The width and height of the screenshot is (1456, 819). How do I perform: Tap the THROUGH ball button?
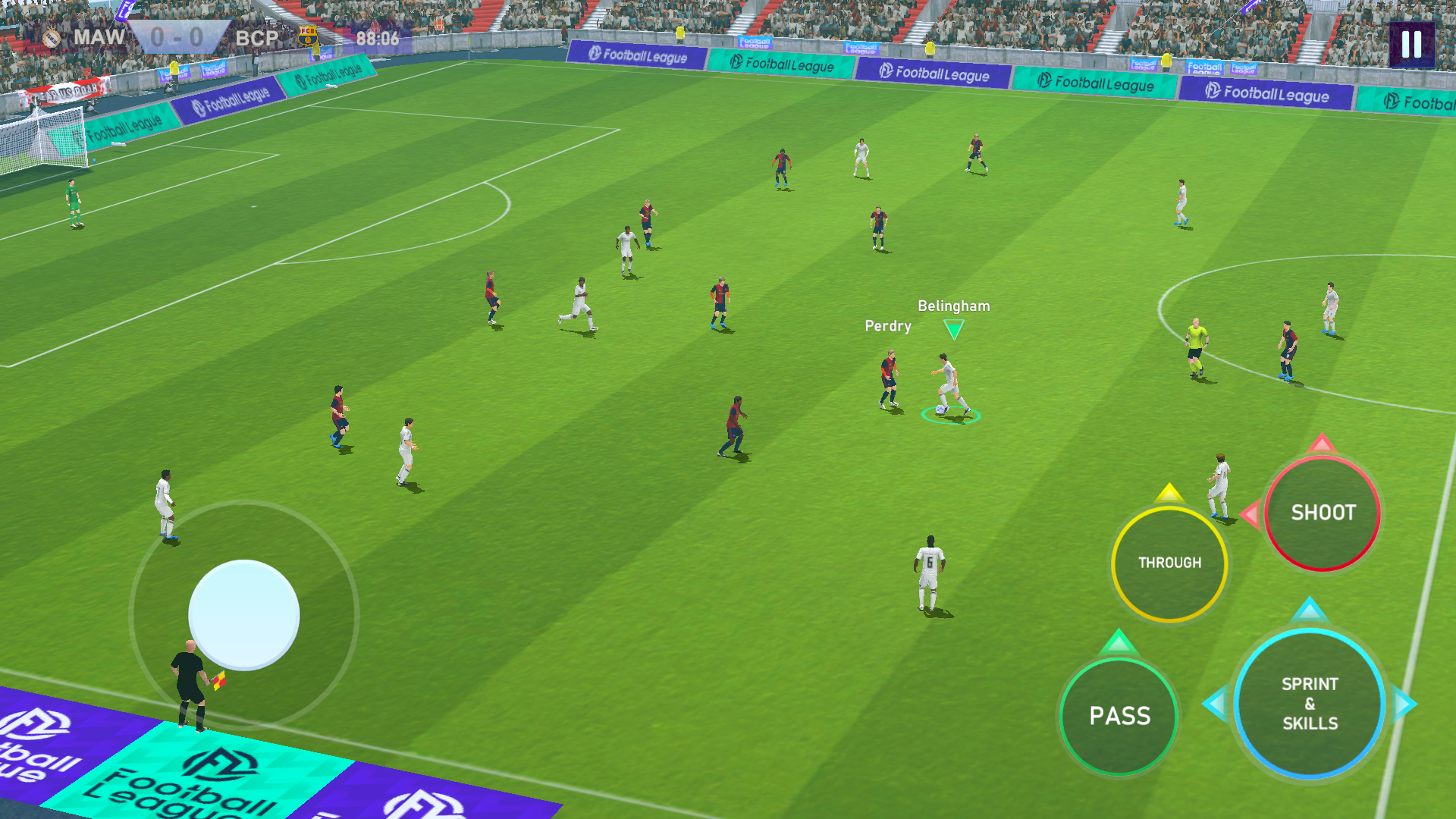click(1169, 562)
